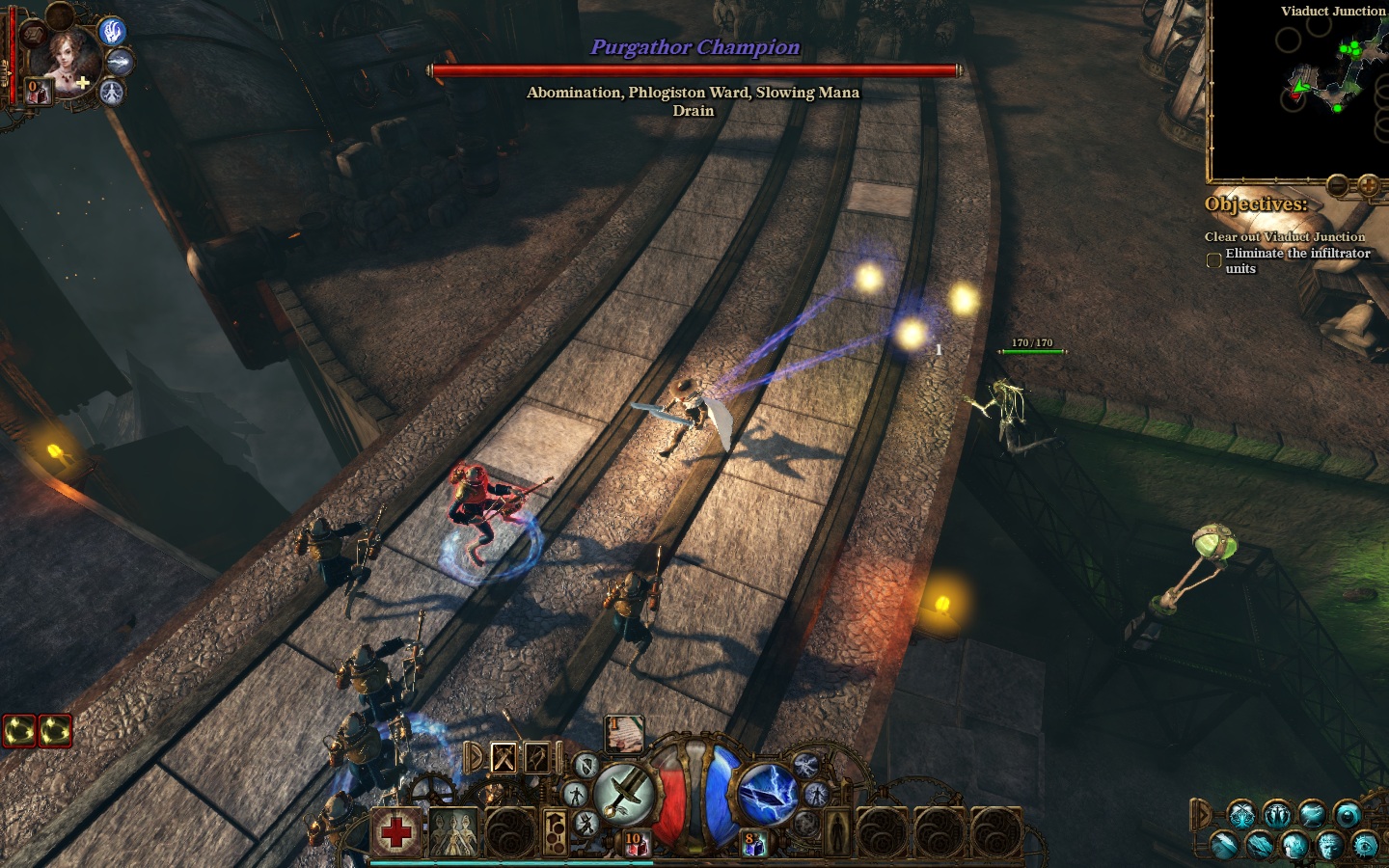The width and height of the screenshot is (1389, 868).
Task: Zoom in the minimap with plus button
Action: (x=1368, y=185)
